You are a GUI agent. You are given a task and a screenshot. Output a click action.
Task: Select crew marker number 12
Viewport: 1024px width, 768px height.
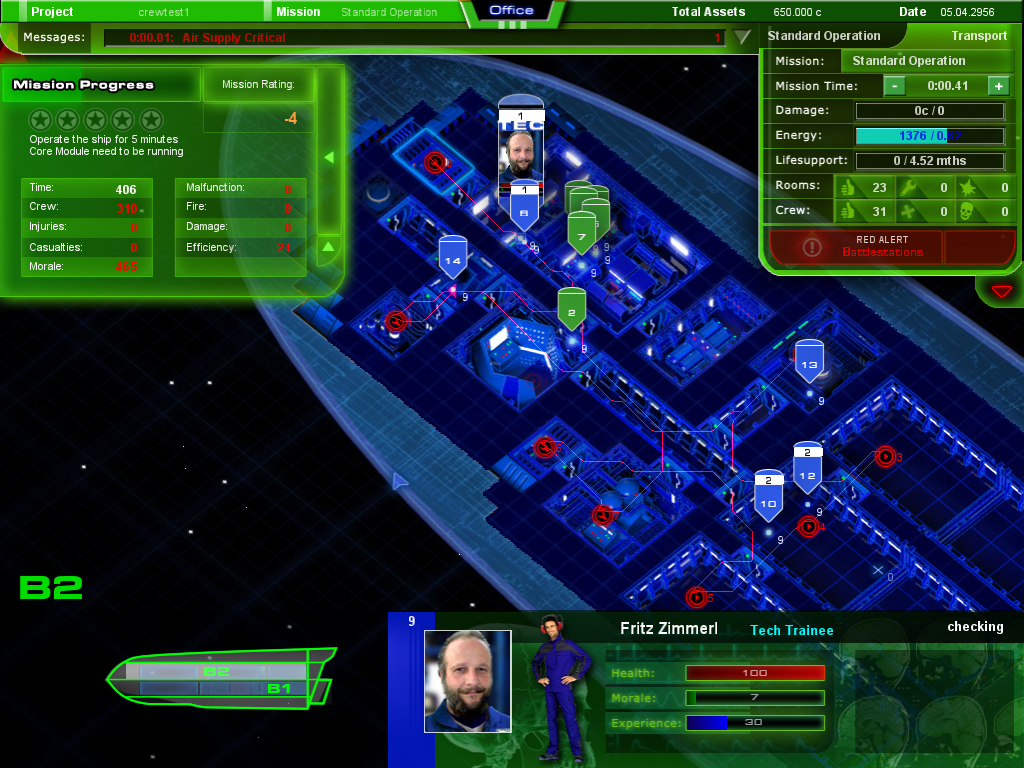click(x=808, y=470)
